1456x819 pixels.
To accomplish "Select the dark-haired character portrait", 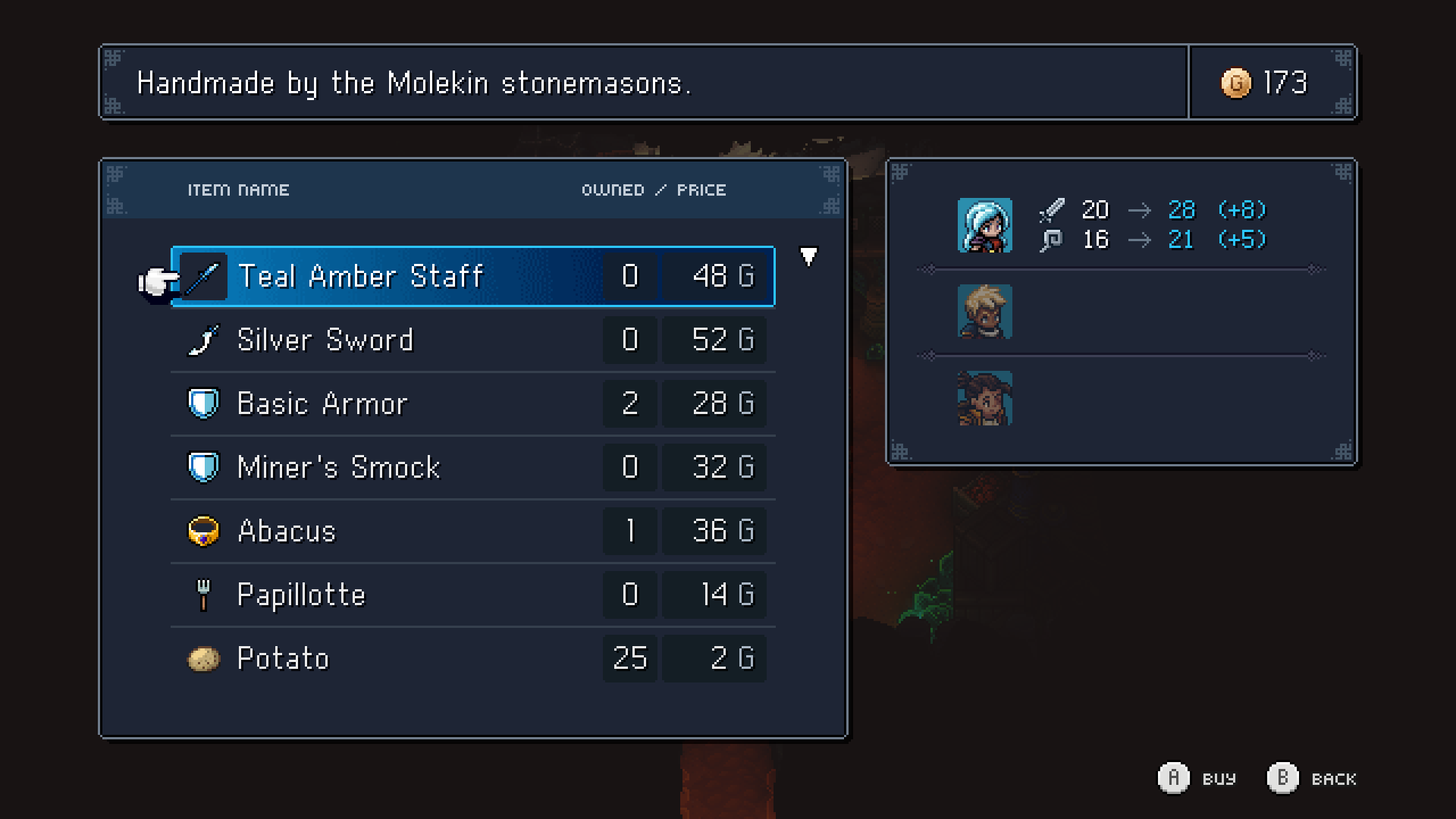I will pyautogui.click(x=984, y=398).
